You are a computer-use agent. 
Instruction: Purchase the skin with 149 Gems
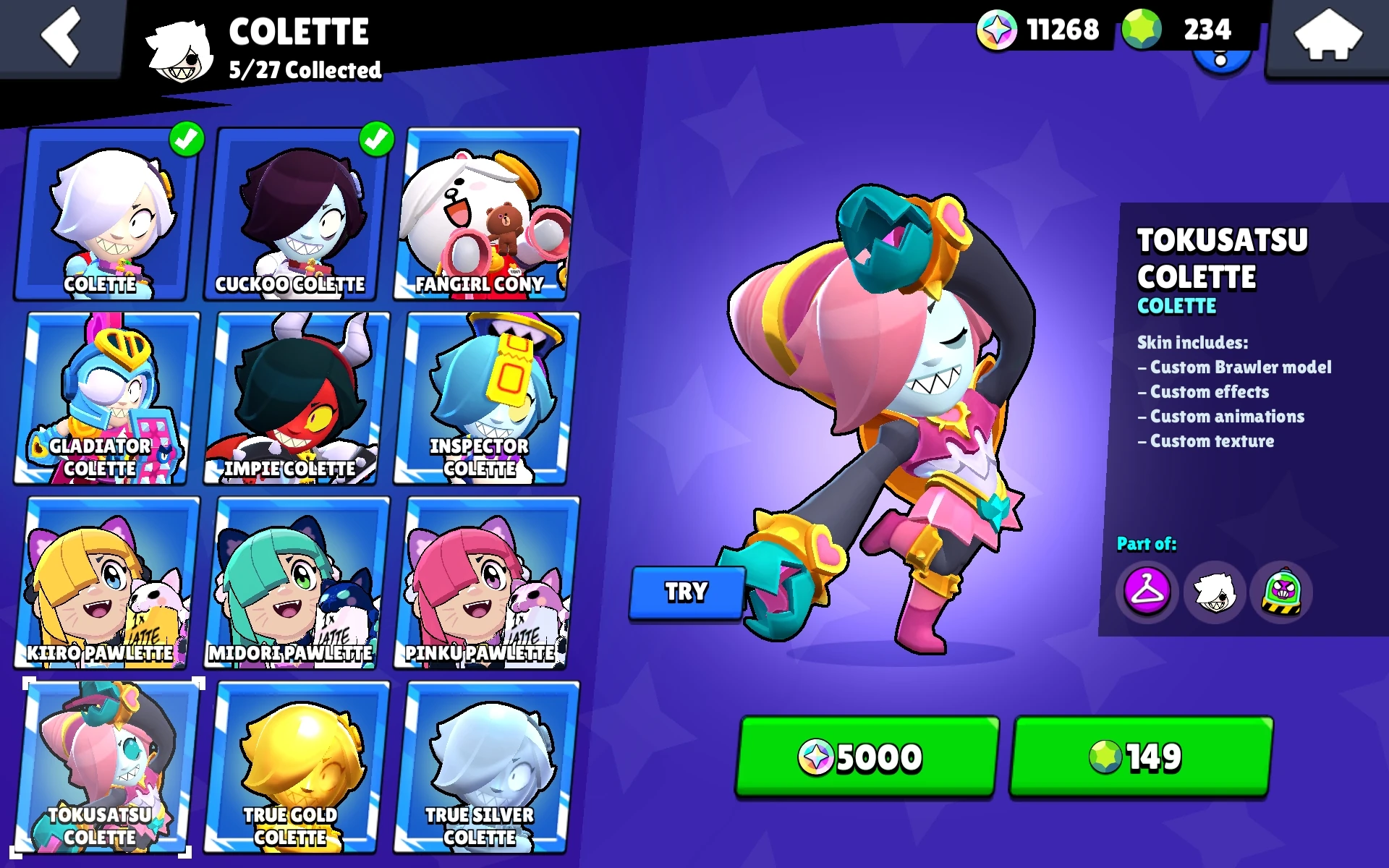pyautogui.click(x=1138, y=757)
